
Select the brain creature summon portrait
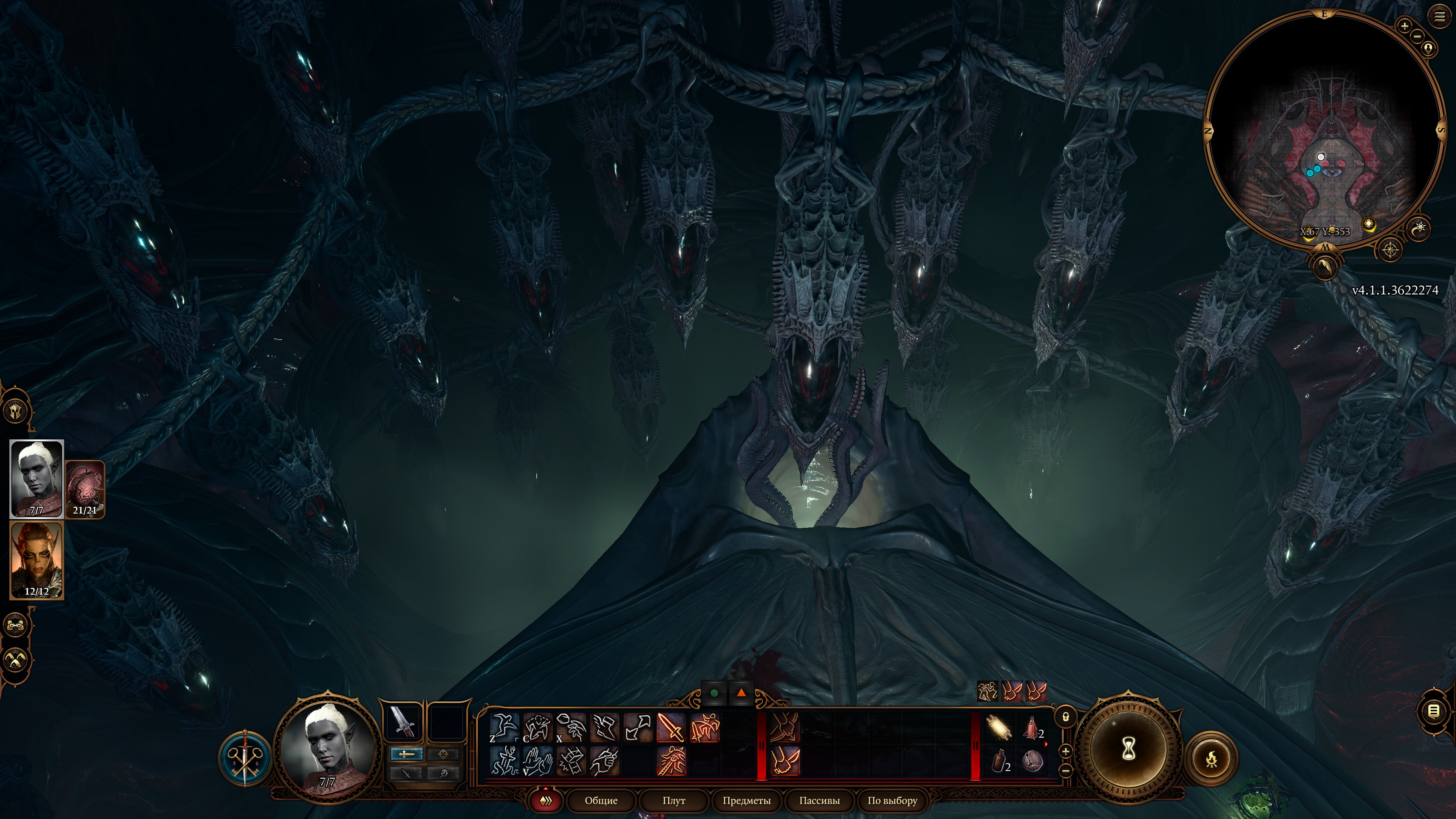coord(85,489)
